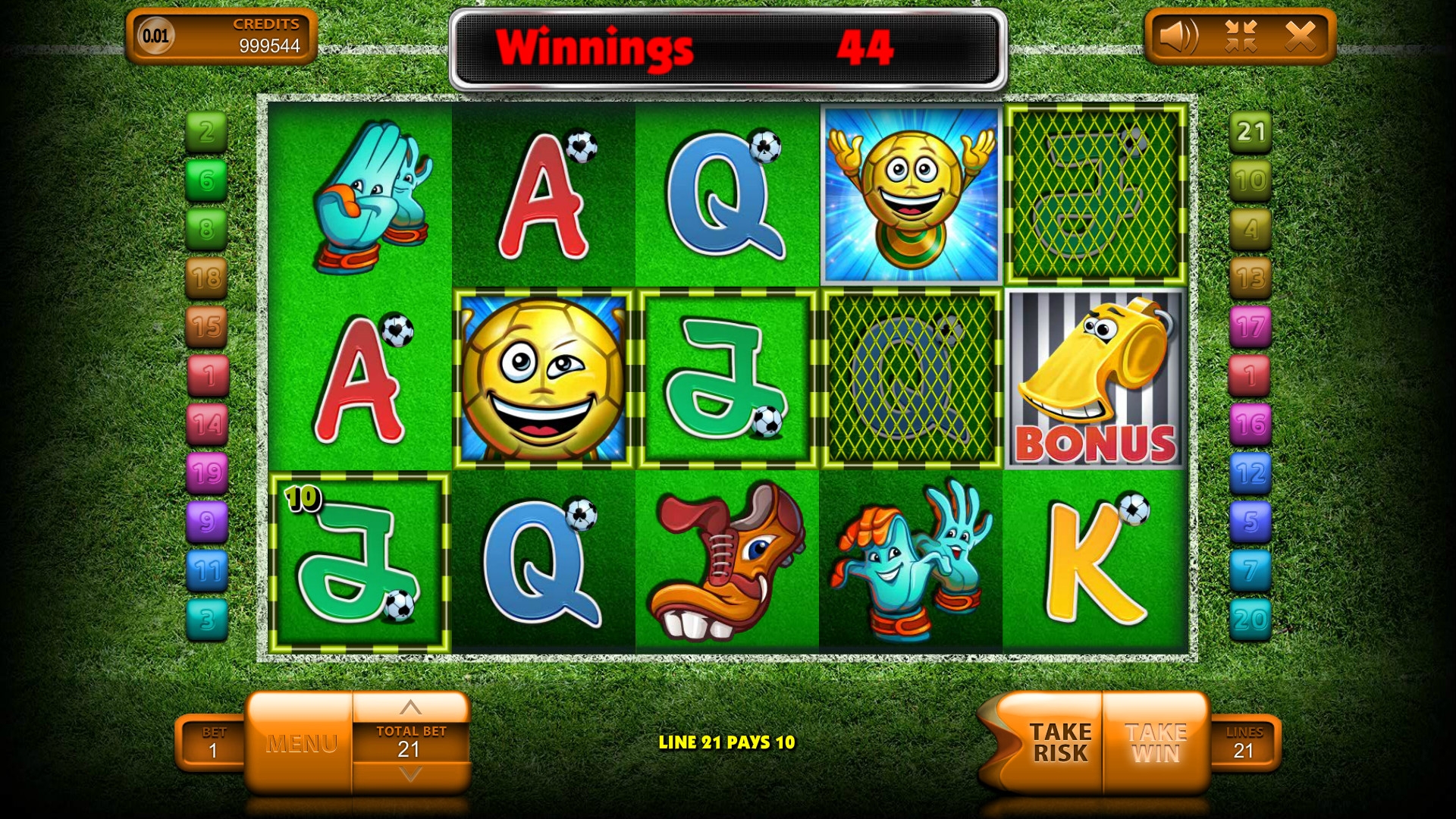Viewport: 1456px width, 819px height.
Task: Pick payline 20 marker
Action: pos(1250,620)
